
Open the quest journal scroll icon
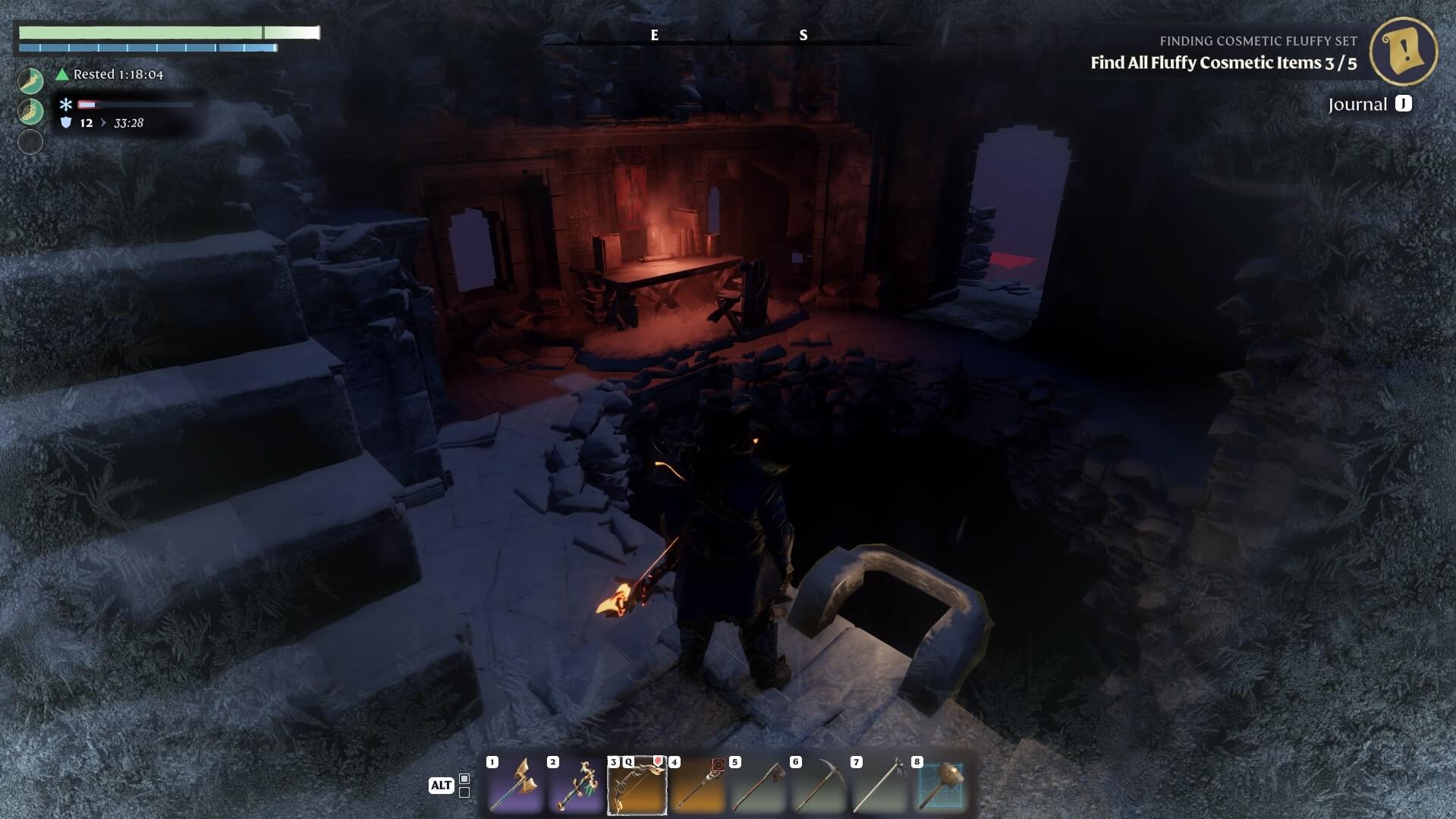[1403, 52]
